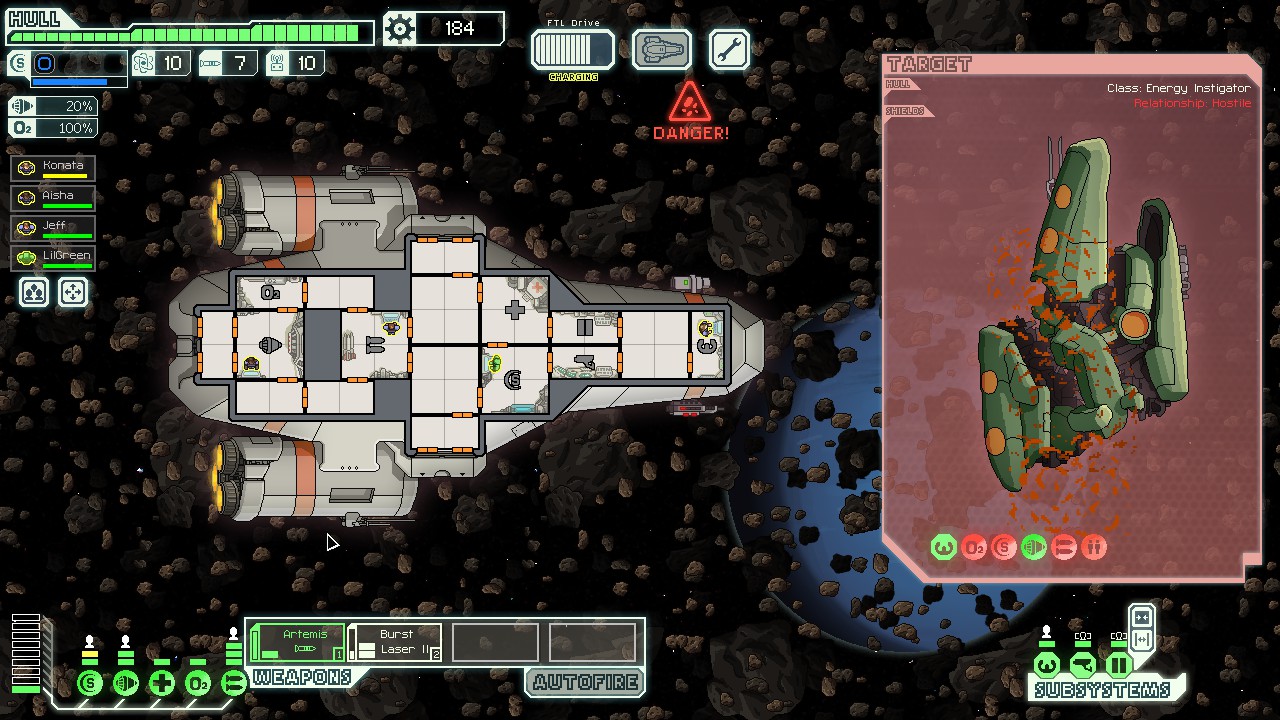Select the Artemis missile weapon

(x=297, y=642)
